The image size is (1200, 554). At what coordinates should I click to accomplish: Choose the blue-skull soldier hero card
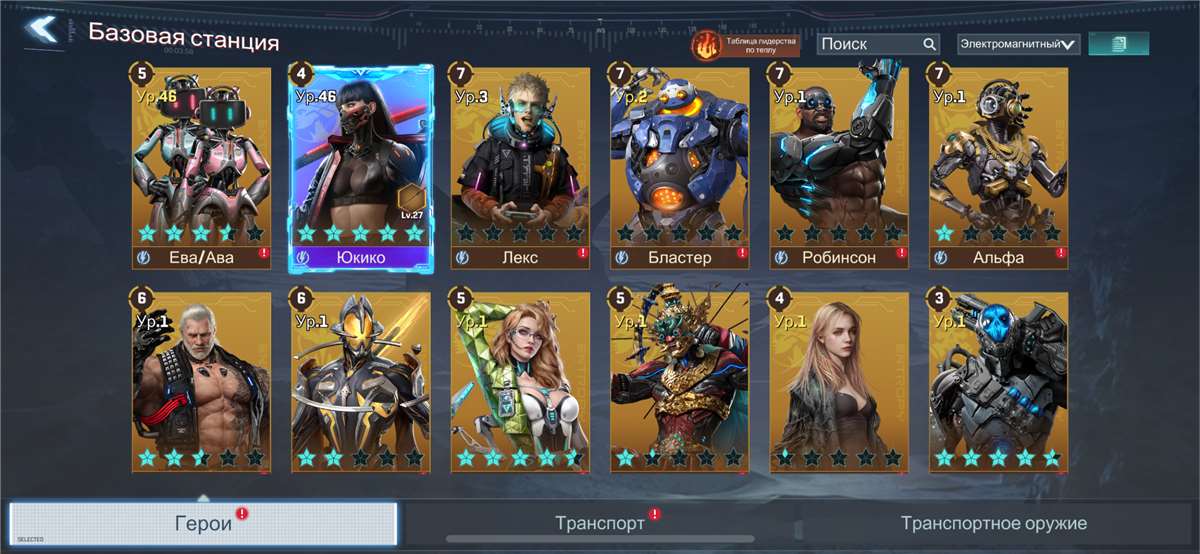998,382
